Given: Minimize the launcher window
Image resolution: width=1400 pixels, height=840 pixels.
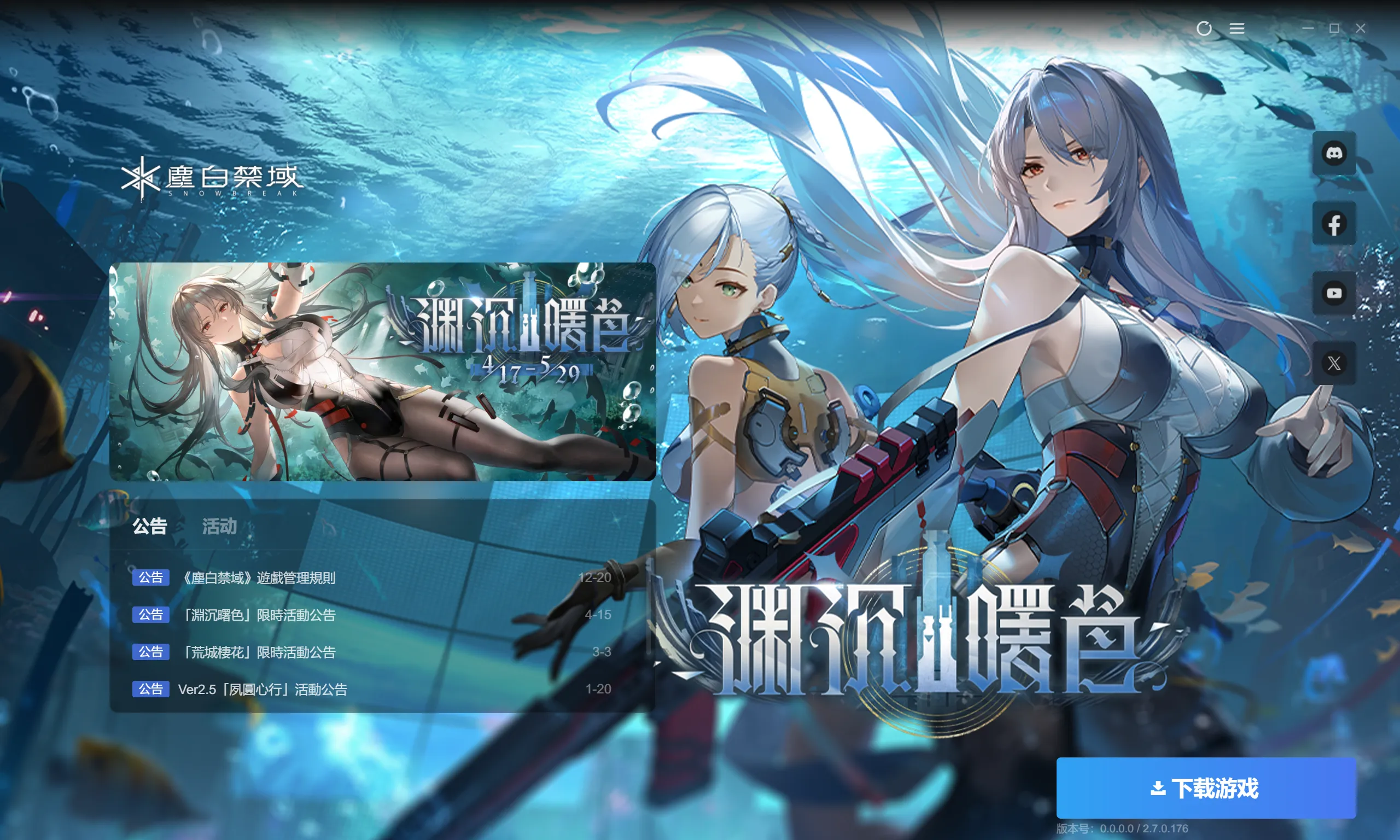Looking at the screenshot, I should [x=1309, y=28].
